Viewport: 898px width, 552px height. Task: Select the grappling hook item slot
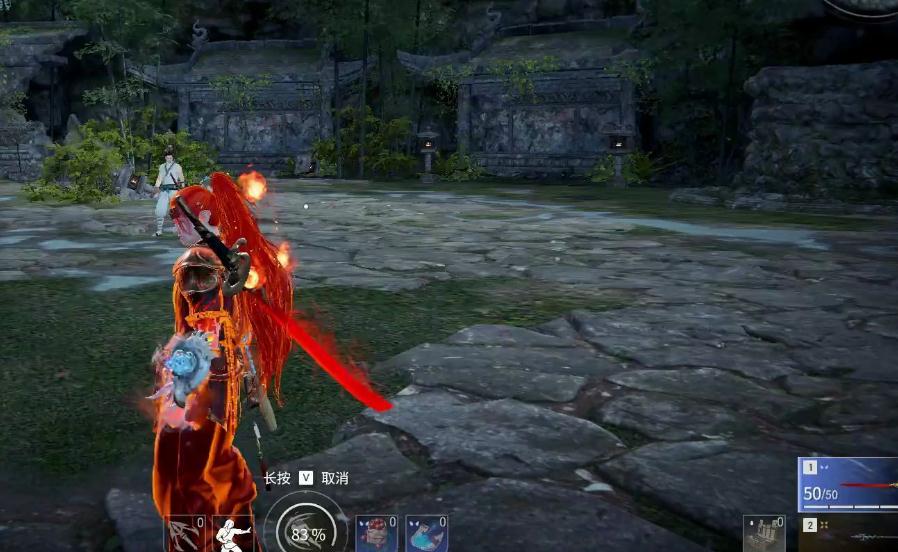pyautogui.click(x=185, y=534)
